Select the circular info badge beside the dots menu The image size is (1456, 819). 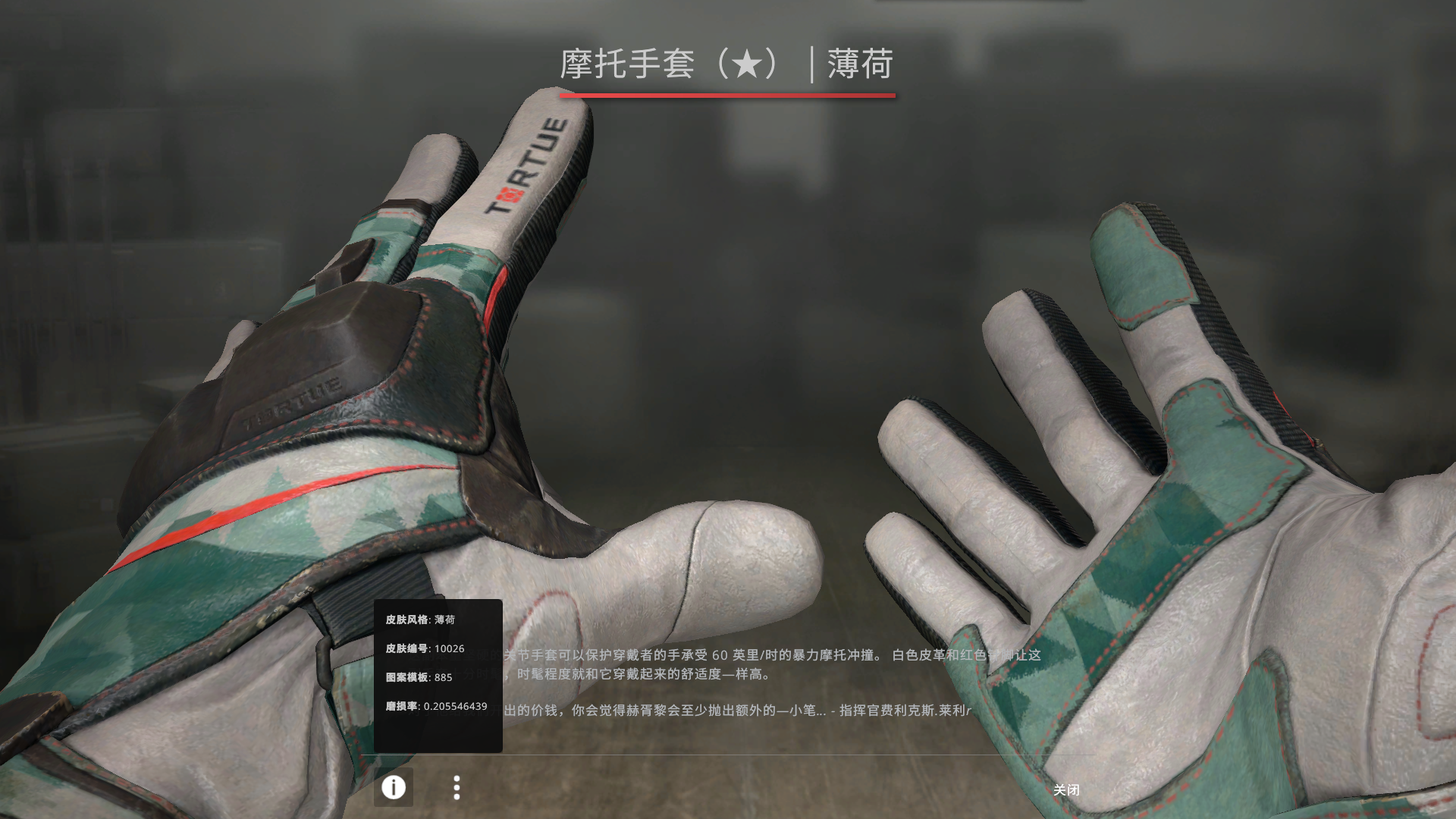click(393, 788)
